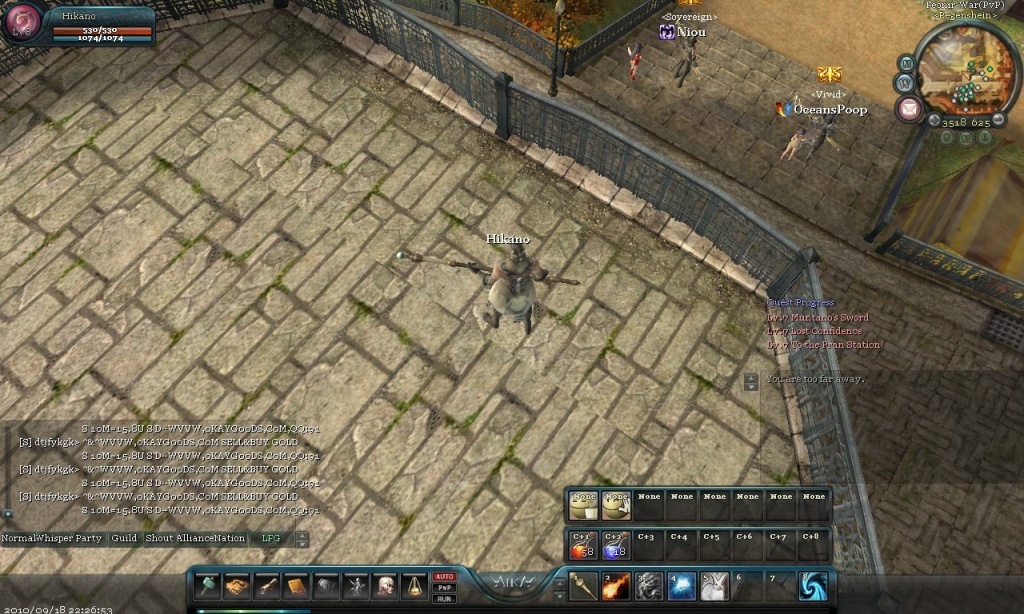Use the red potion in slot C+1

(x=582, y=545)
